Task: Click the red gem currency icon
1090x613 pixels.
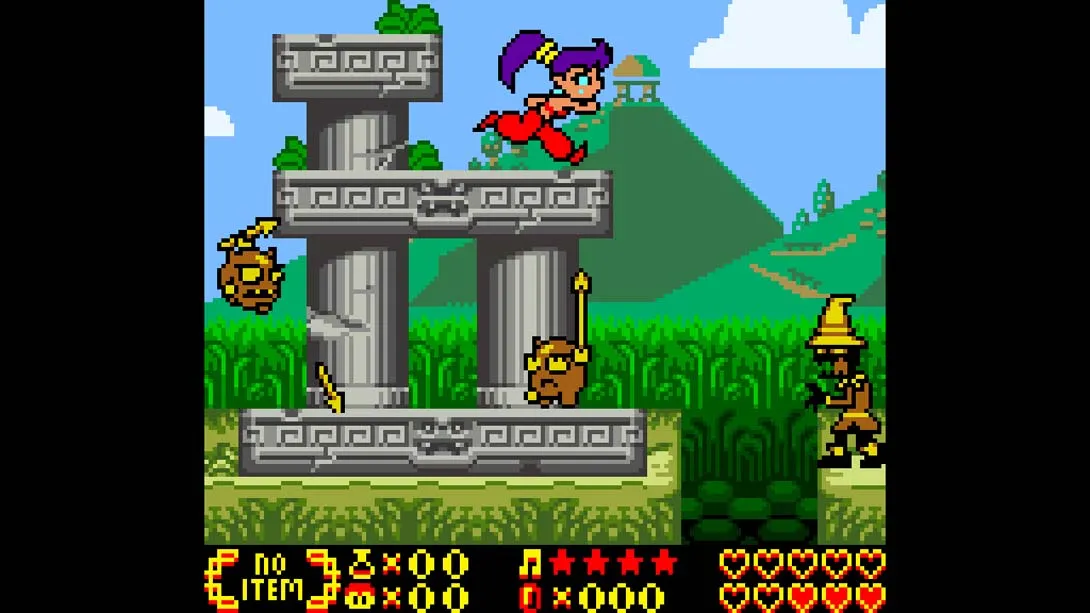Action: click(x=530, y=597)
